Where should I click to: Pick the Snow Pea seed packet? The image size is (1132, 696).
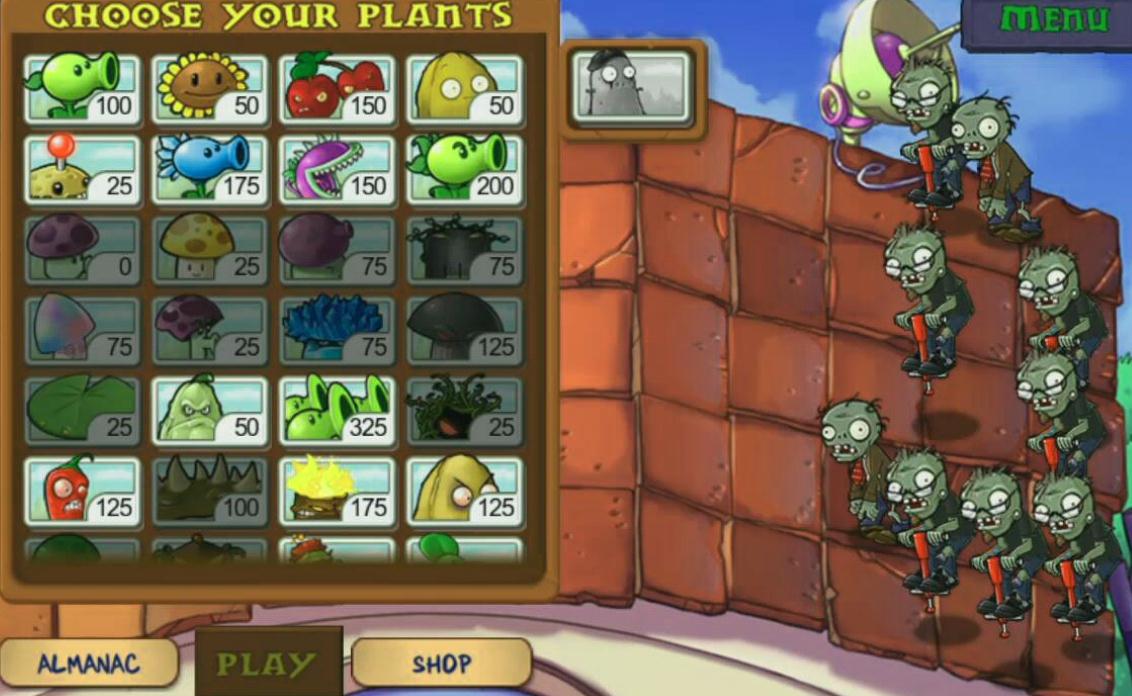coord(210,169)
